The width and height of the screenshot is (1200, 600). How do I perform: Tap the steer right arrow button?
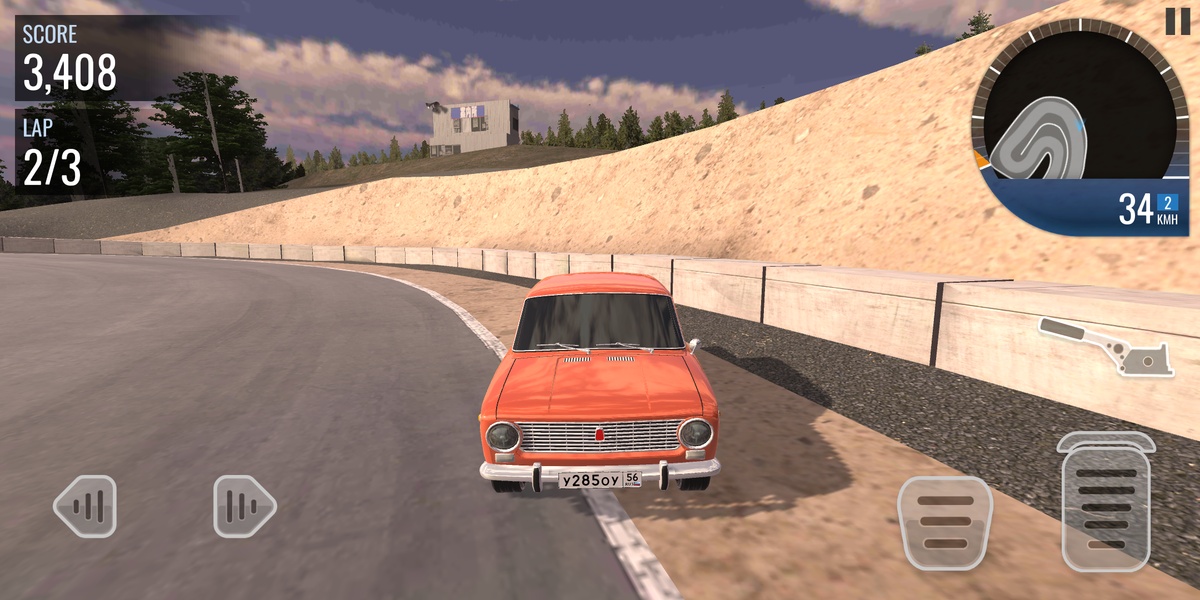pyautogui.click(x=243, y=506)
